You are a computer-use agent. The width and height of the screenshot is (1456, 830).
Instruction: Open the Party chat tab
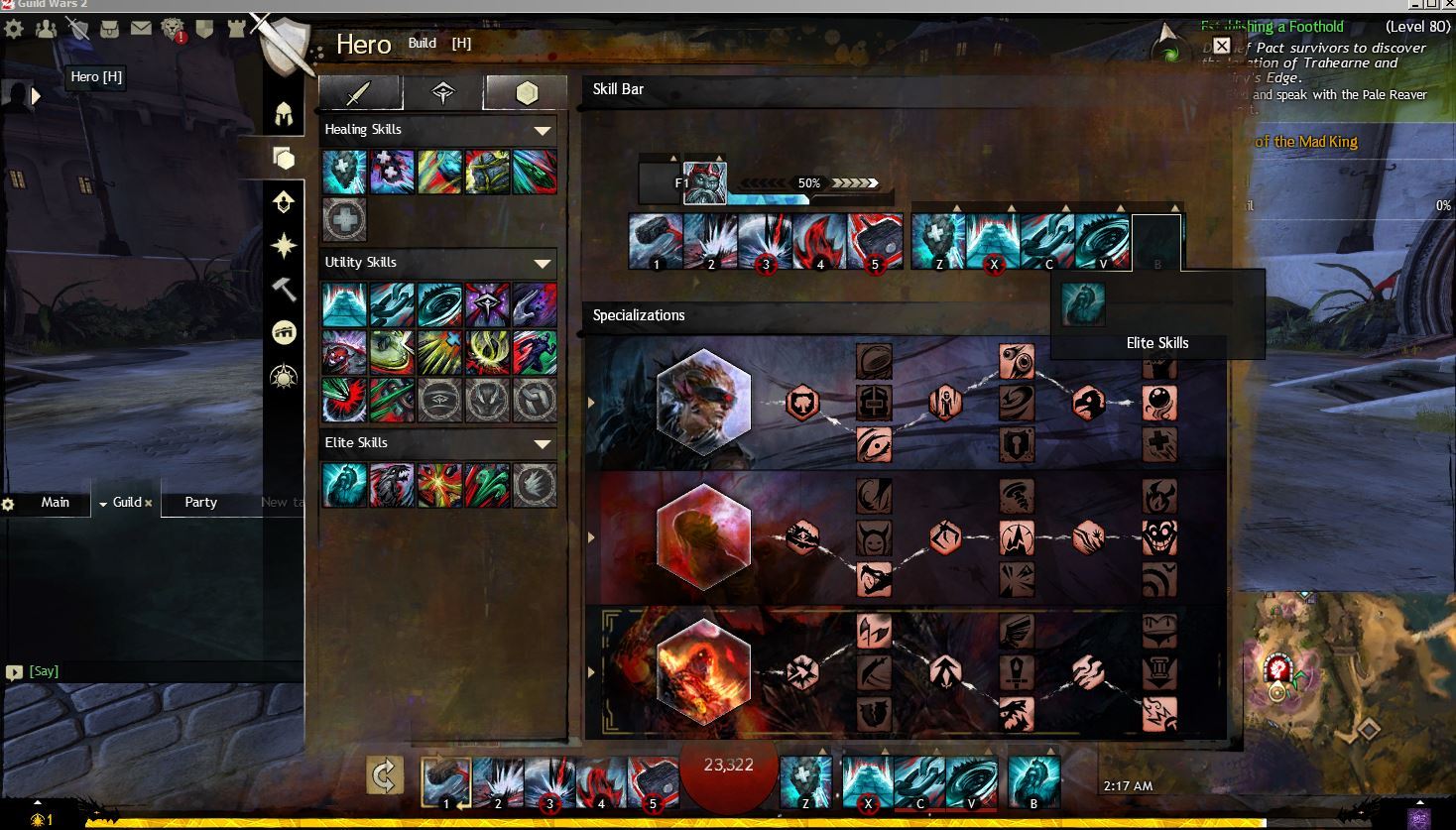[x=200, y=502]
